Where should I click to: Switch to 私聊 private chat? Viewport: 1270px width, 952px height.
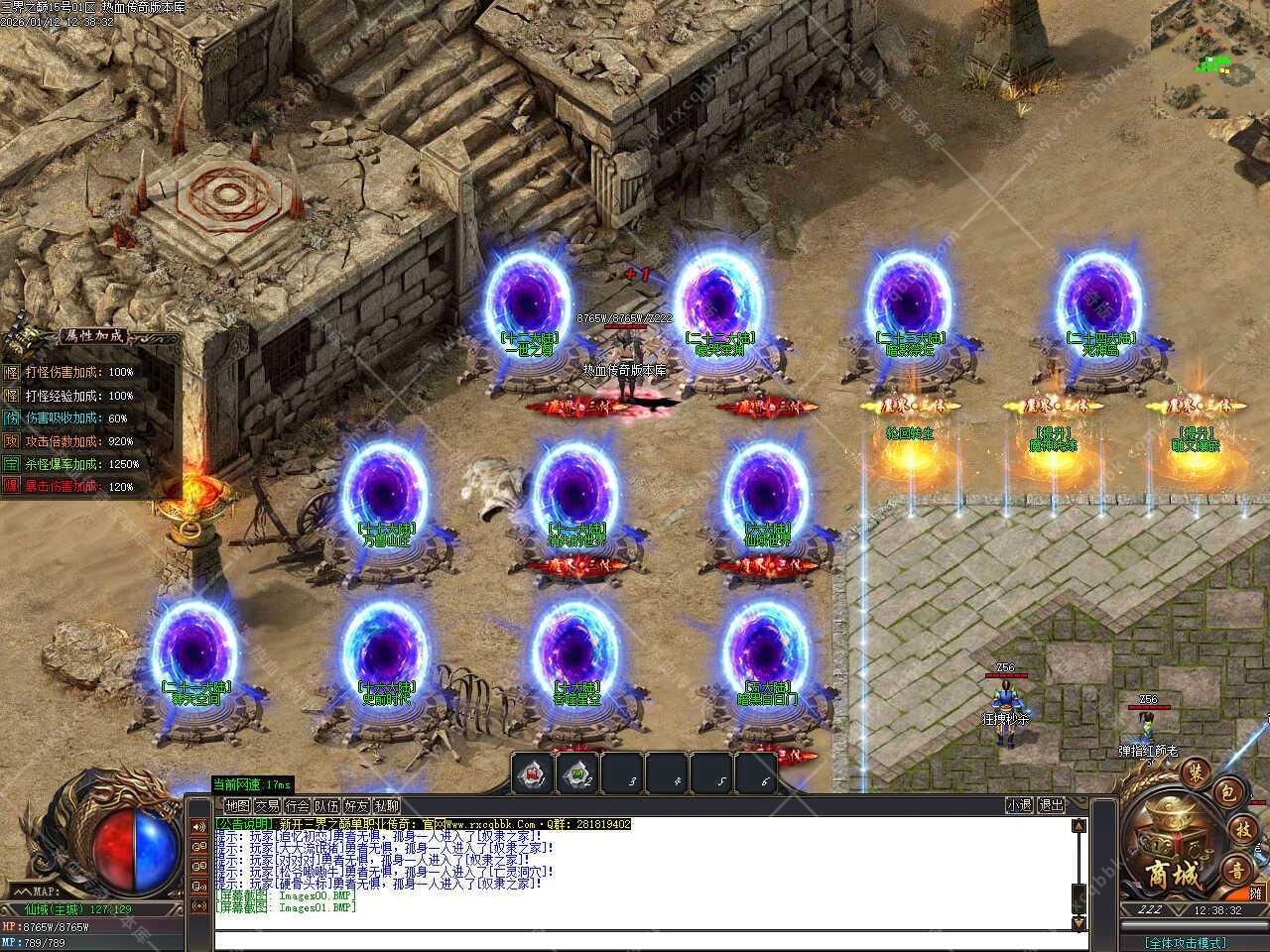pyautogui.click(x=386, y=806)
